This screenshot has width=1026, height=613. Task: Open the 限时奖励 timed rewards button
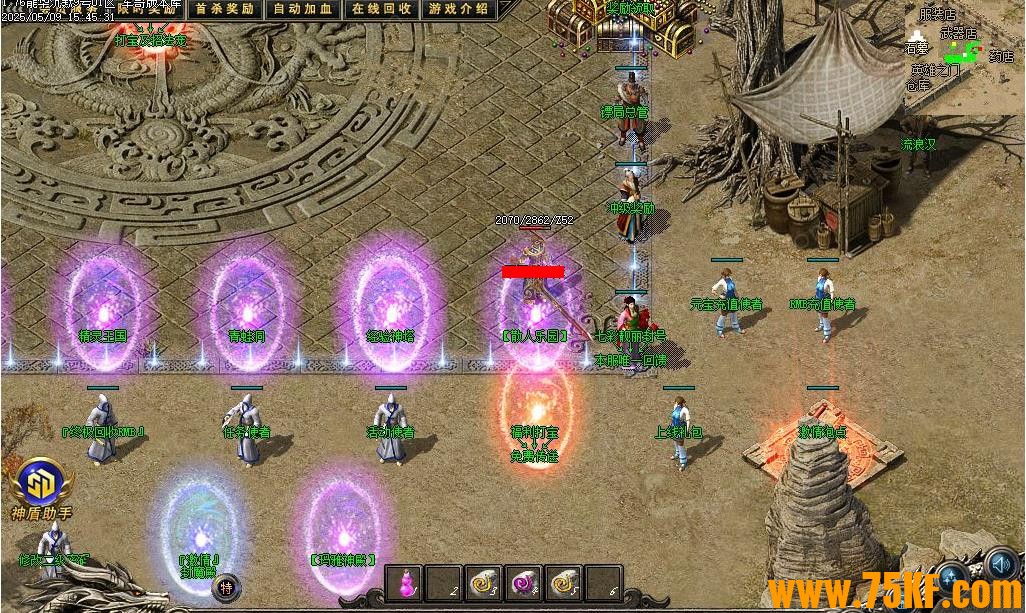pos(145,9)
